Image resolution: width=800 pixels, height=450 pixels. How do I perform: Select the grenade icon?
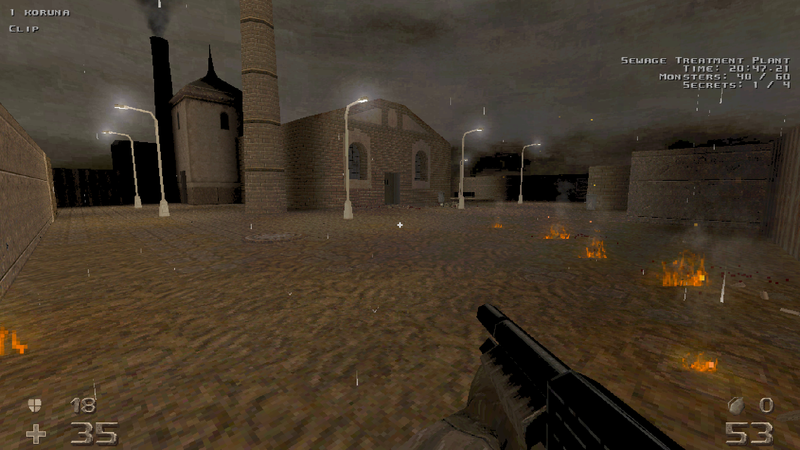[x=735, y=405]
